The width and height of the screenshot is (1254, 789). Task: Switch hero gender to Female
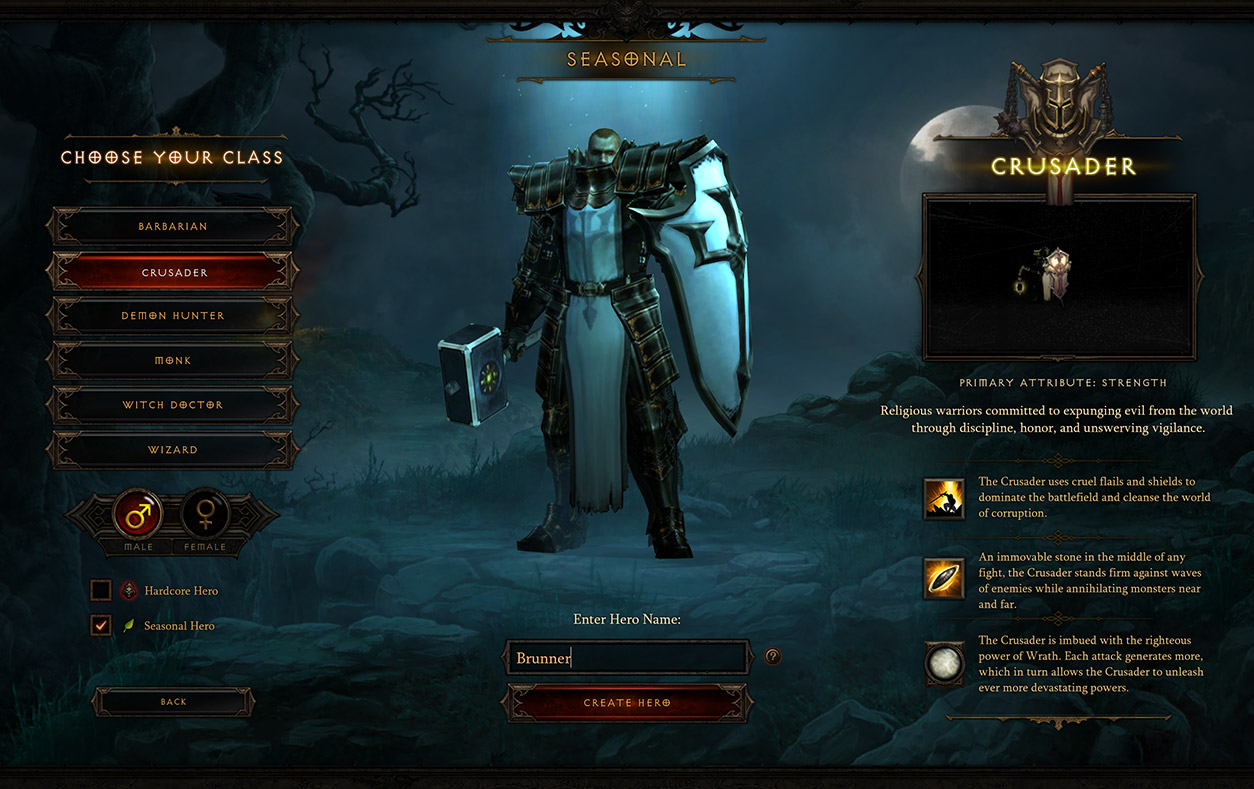206,515
